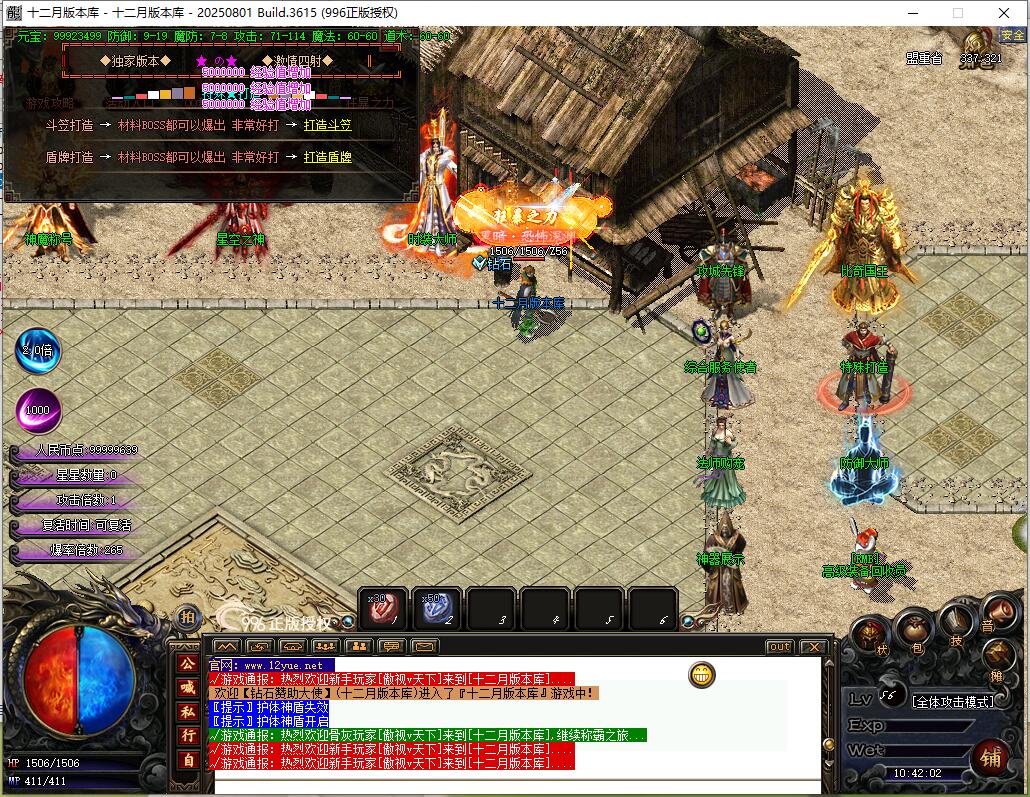Select the public (公) chat channel
The image size is (1030, 797).
187,663
